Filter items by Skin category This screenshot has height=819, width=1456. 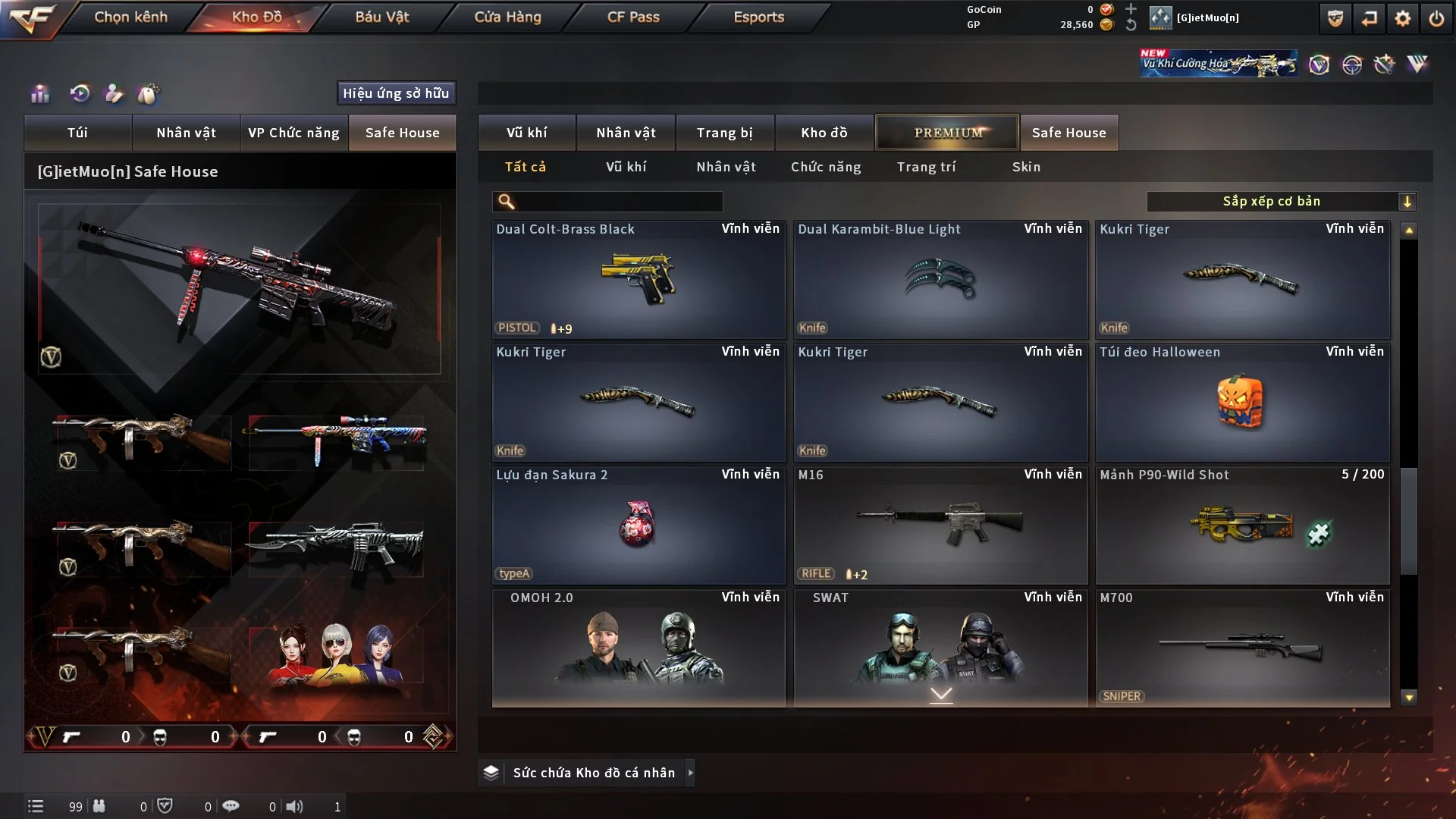(1026, 167)
